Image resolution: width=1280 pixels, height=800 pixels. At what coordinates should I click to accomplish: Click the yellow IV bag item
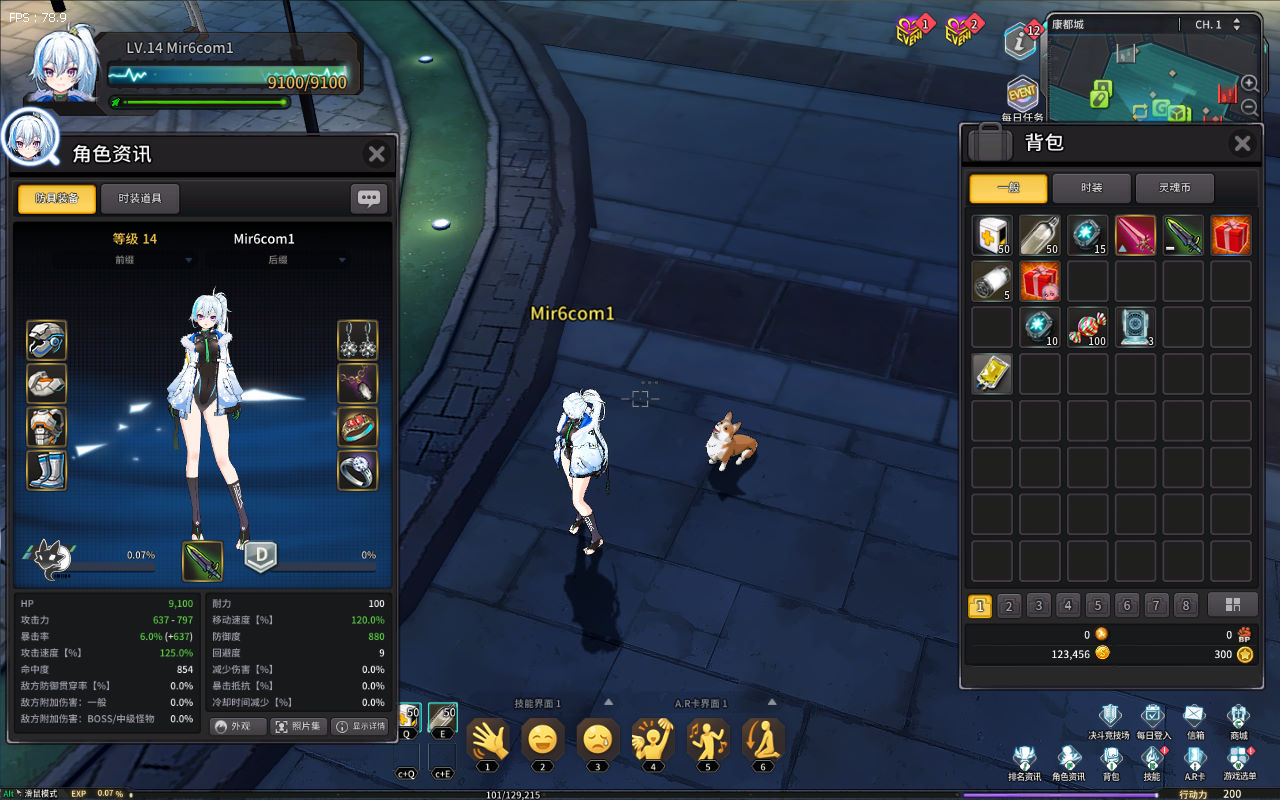coord(992,373)
